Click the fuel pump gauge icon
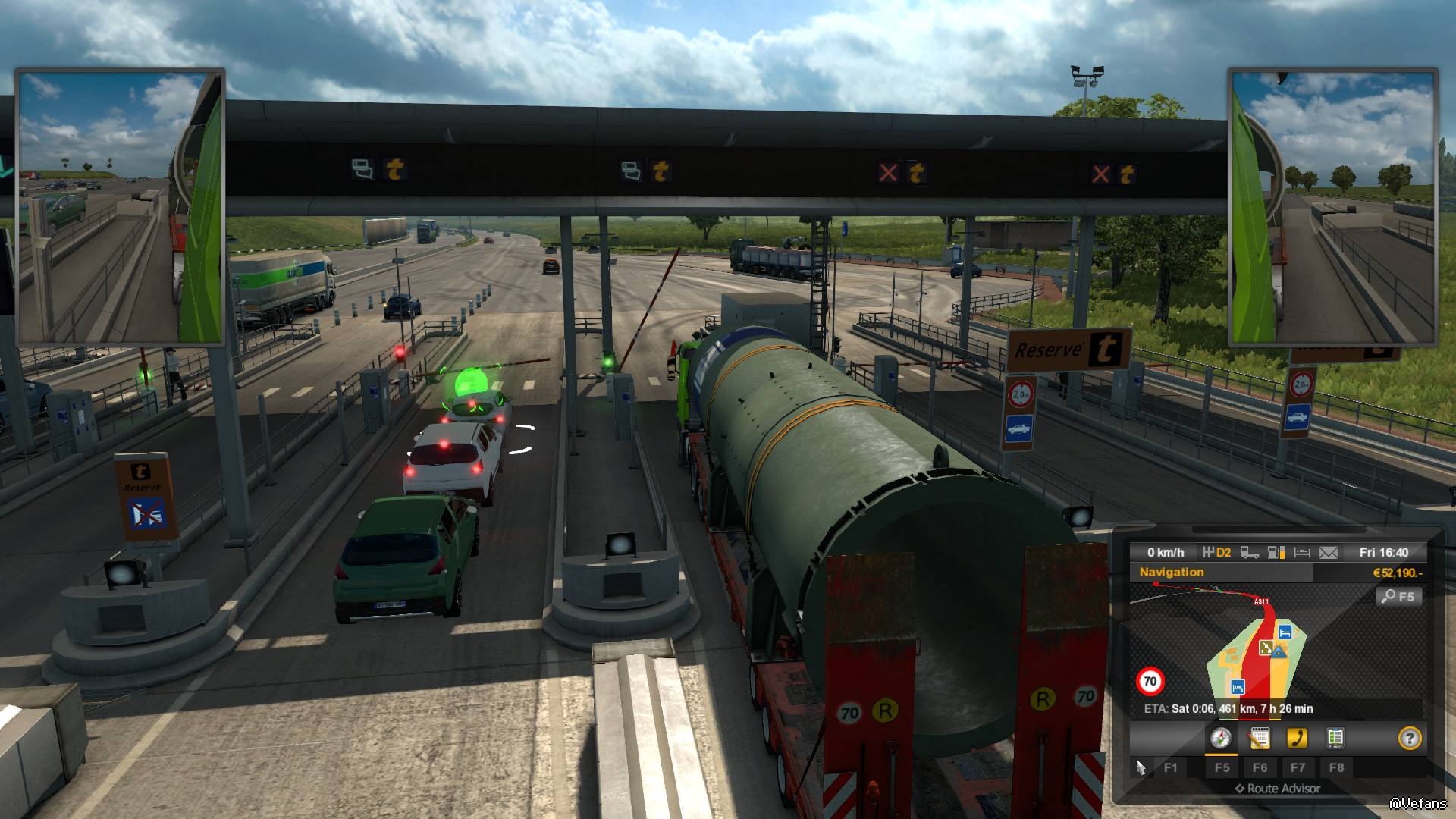 click(x=1276, y=553)
